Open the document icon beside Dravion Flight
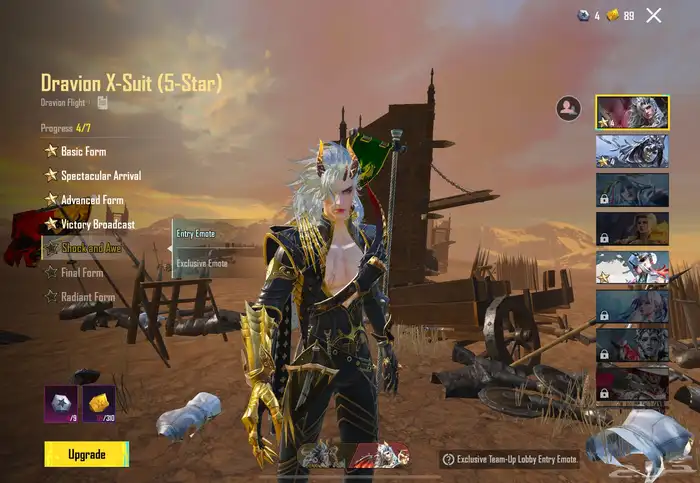This screenshot has width=700, height=483. 103,102
